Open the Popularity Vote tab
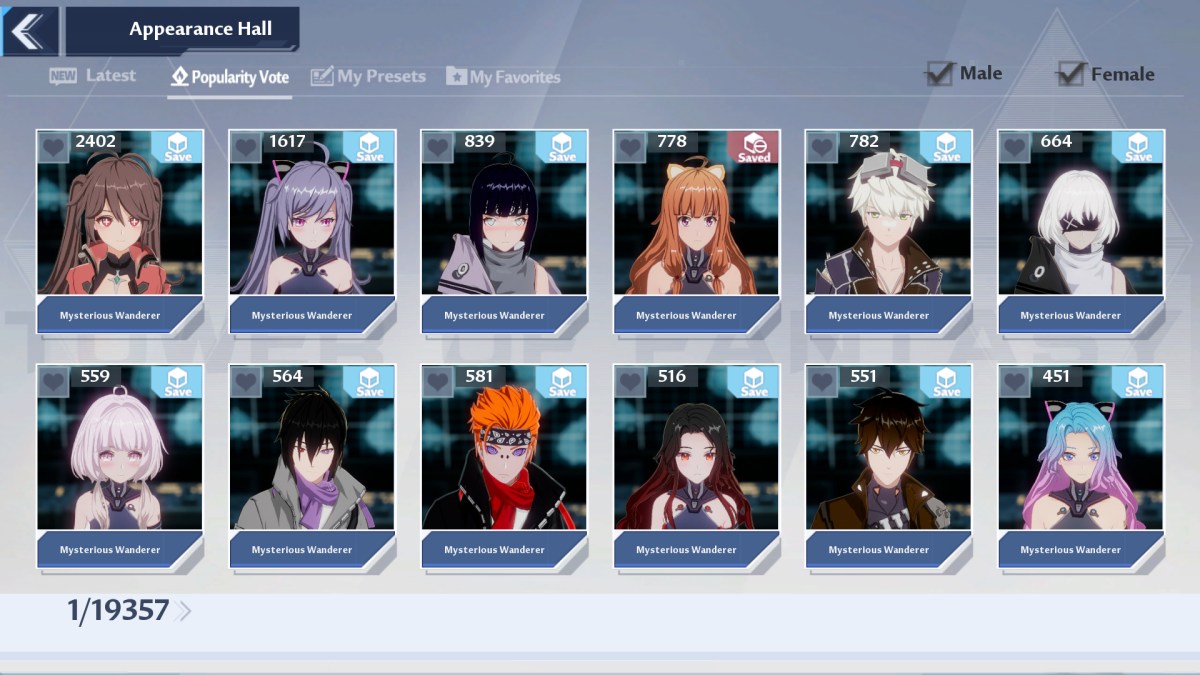This screenshot has height=675, width=1200. tap(230, 77)
